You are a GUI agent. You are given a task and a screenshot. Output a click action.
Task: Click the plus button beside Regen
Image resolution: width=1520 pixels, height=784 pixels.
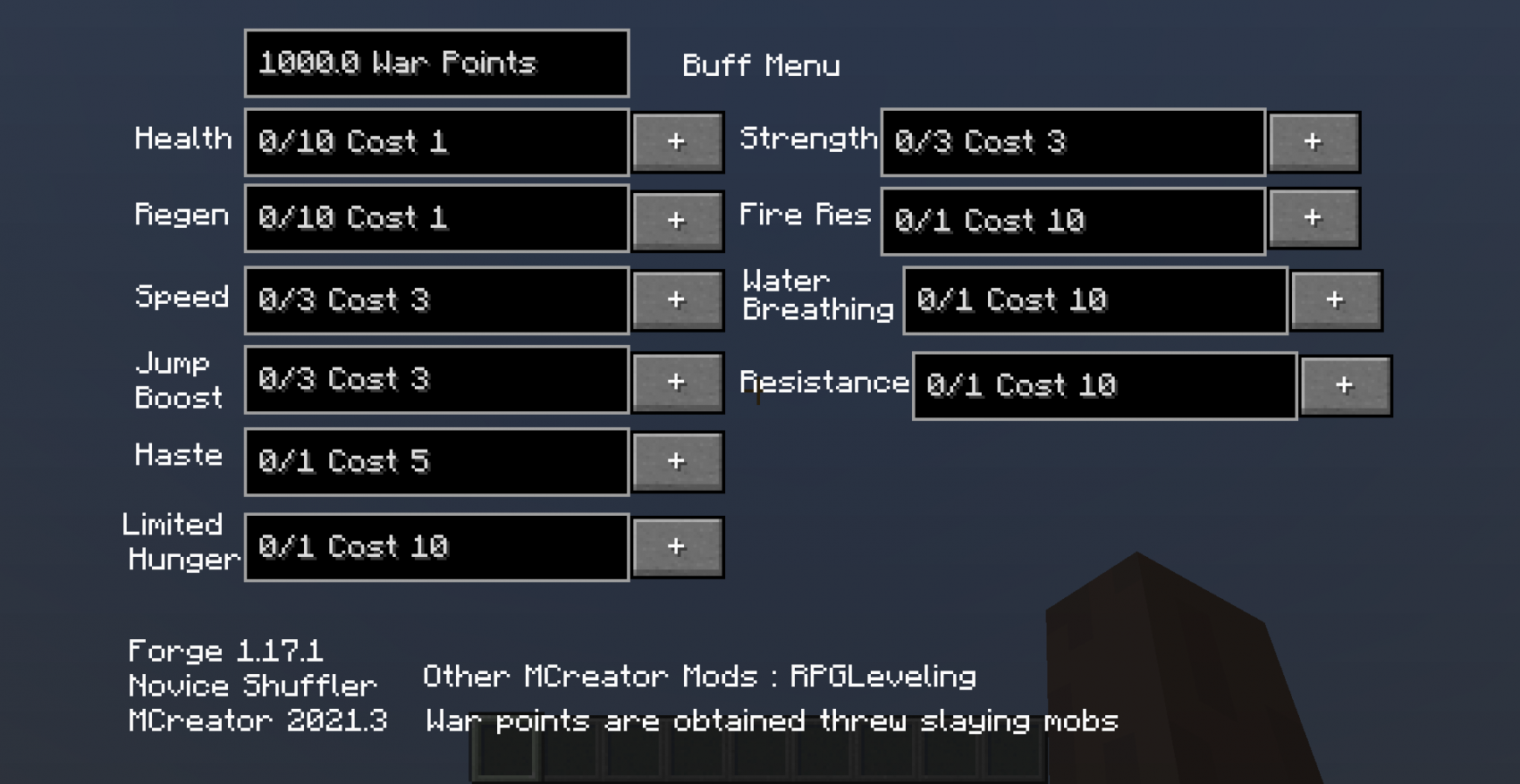(677, 219)
